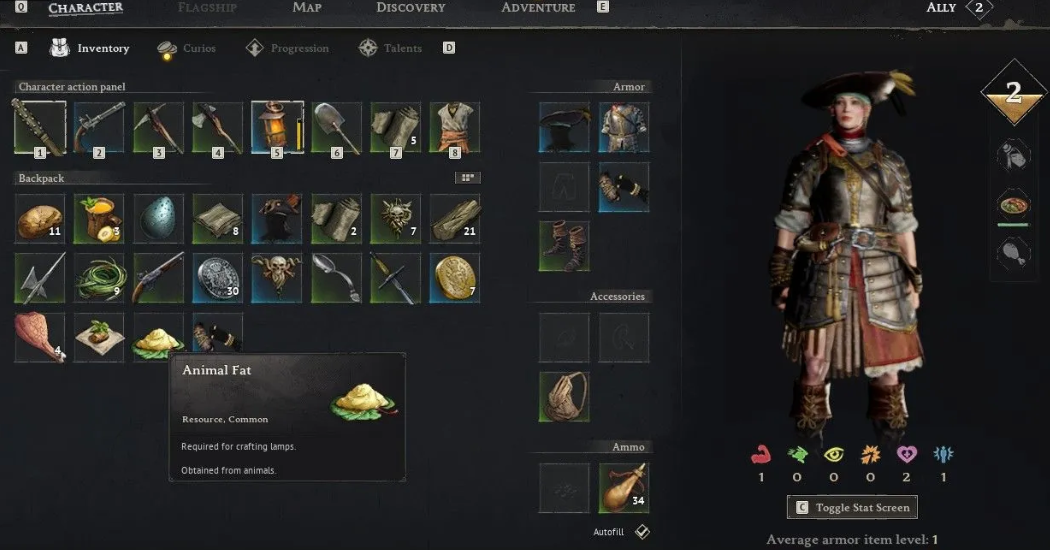Select the powder flask ammo slot

[x=624, y=487]
